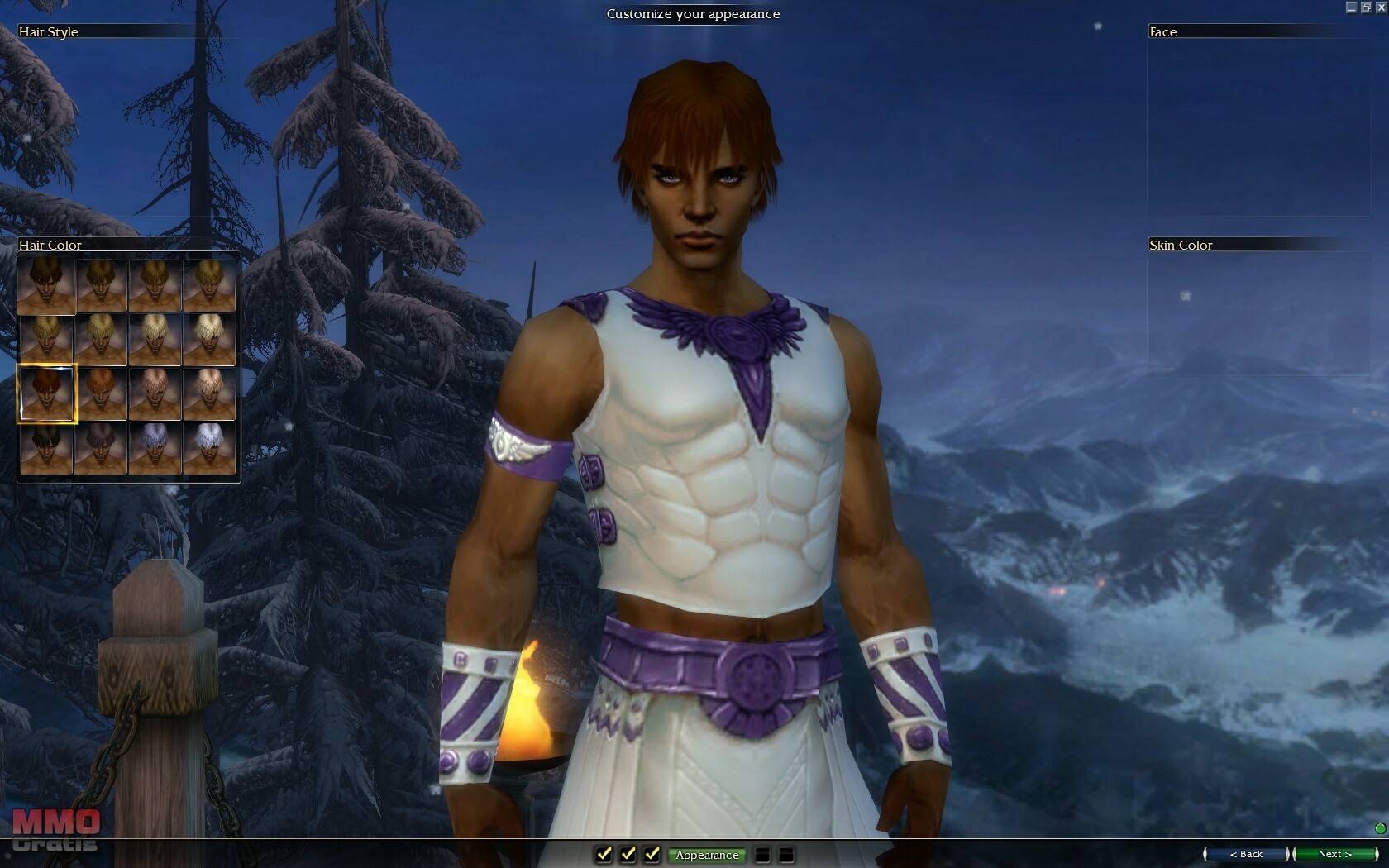Minimize the game window
Viewport: 1389px width, 868px height.
pyautogui.click(x=1352, y=7)
